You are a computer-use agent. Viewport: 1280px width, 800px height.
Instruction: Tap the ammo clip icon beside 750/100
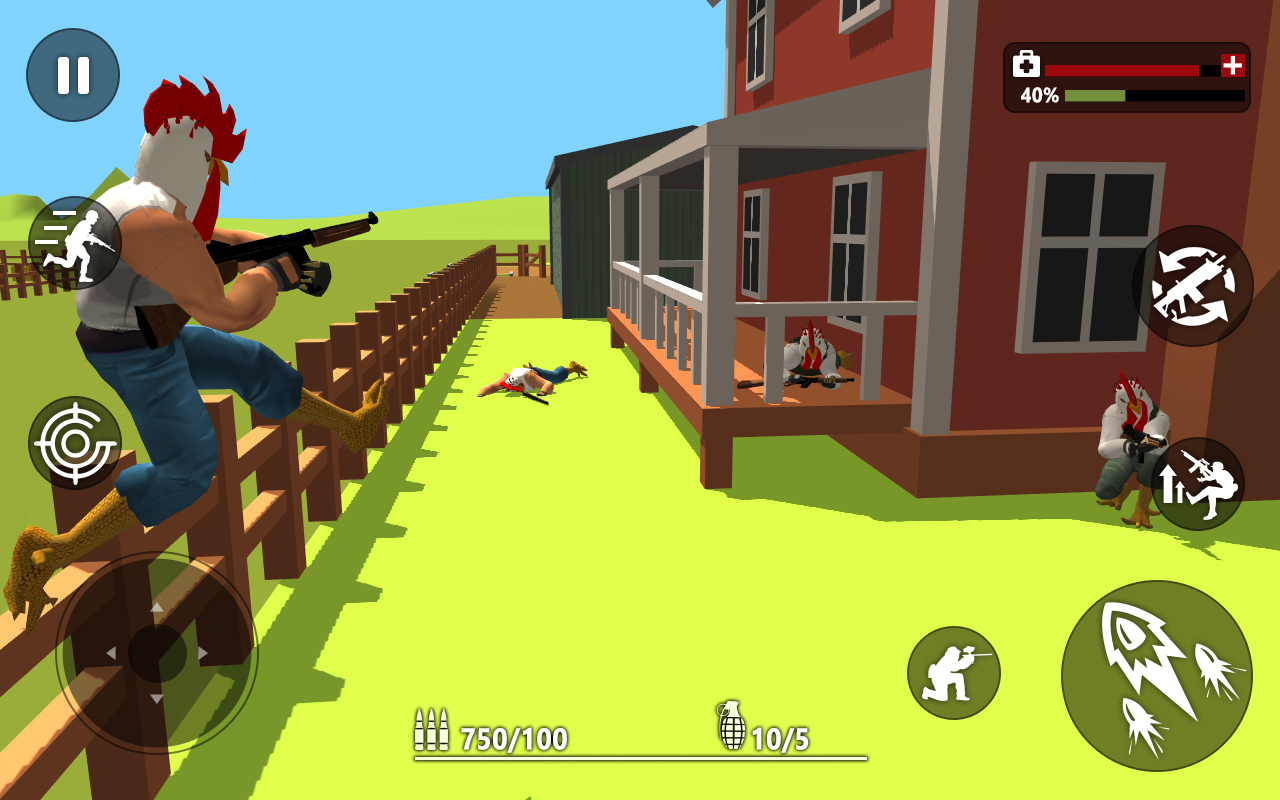point(433,730)
